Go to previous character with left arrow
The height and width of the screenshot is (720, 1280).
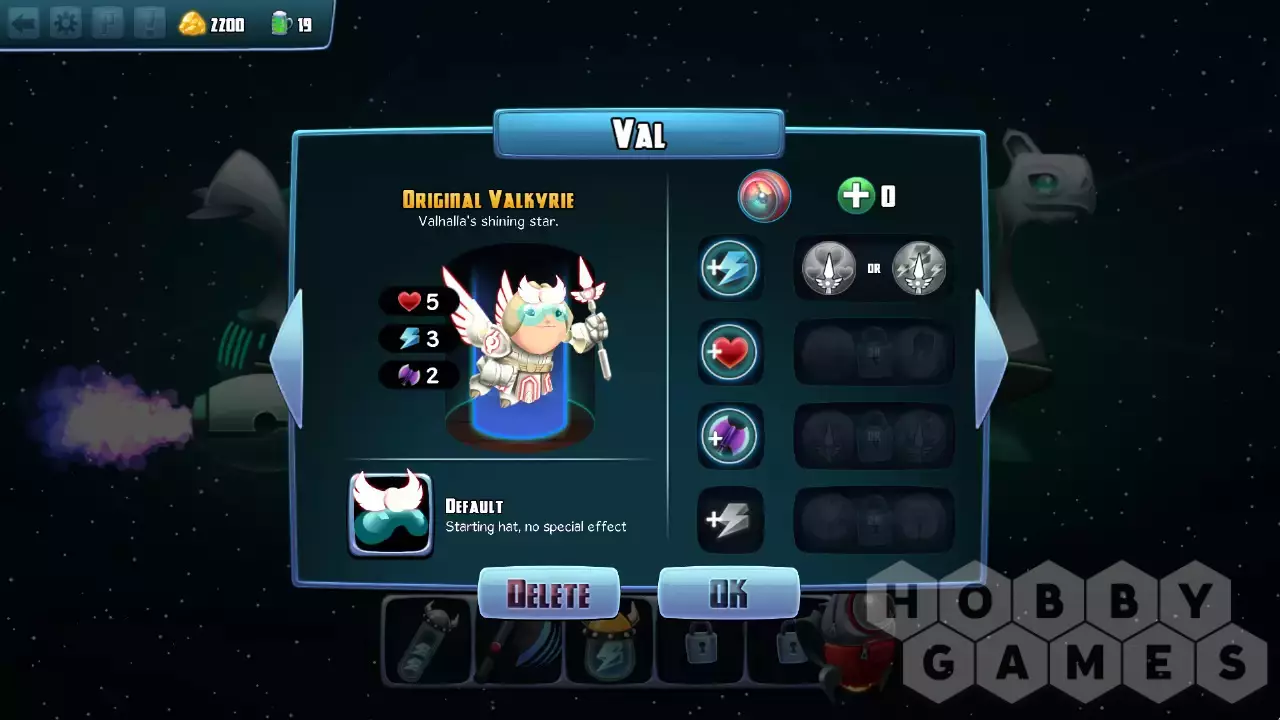point(287,357)
